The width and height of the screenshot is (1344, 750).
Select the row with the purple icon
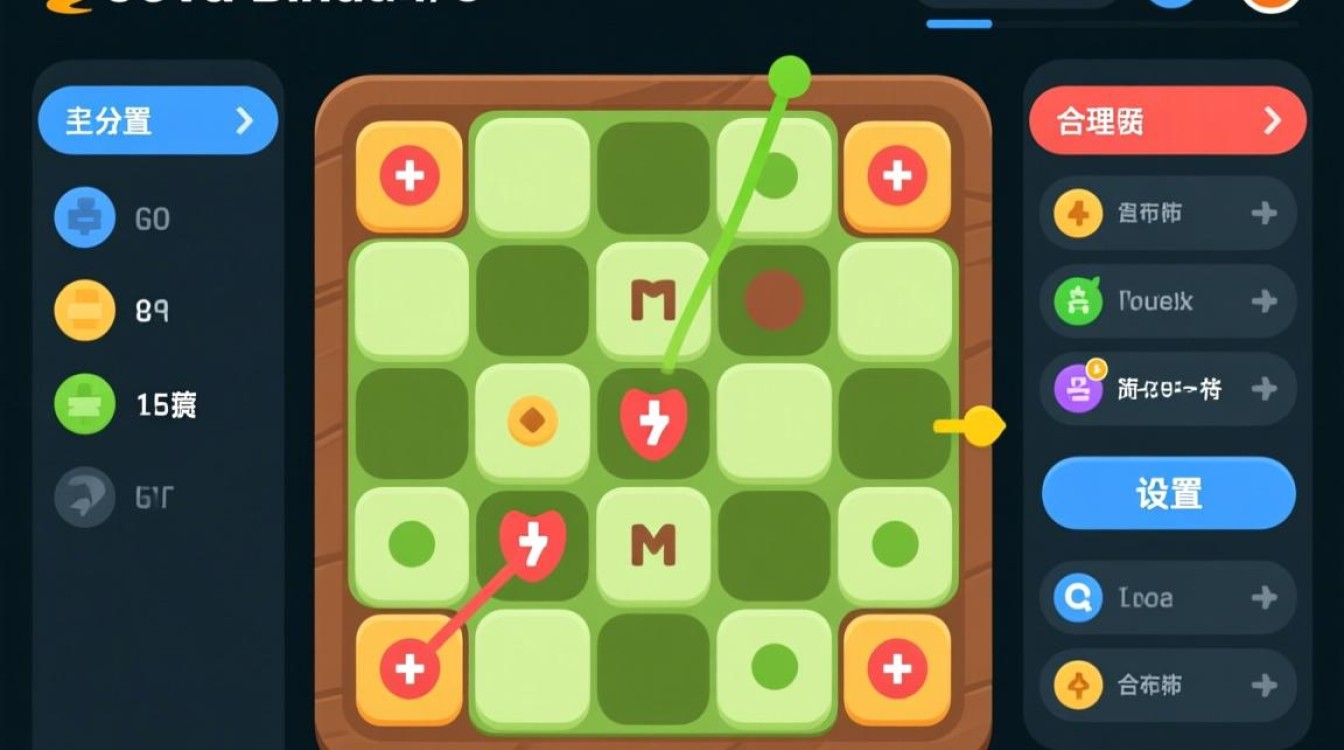[x=1167, y=389]
